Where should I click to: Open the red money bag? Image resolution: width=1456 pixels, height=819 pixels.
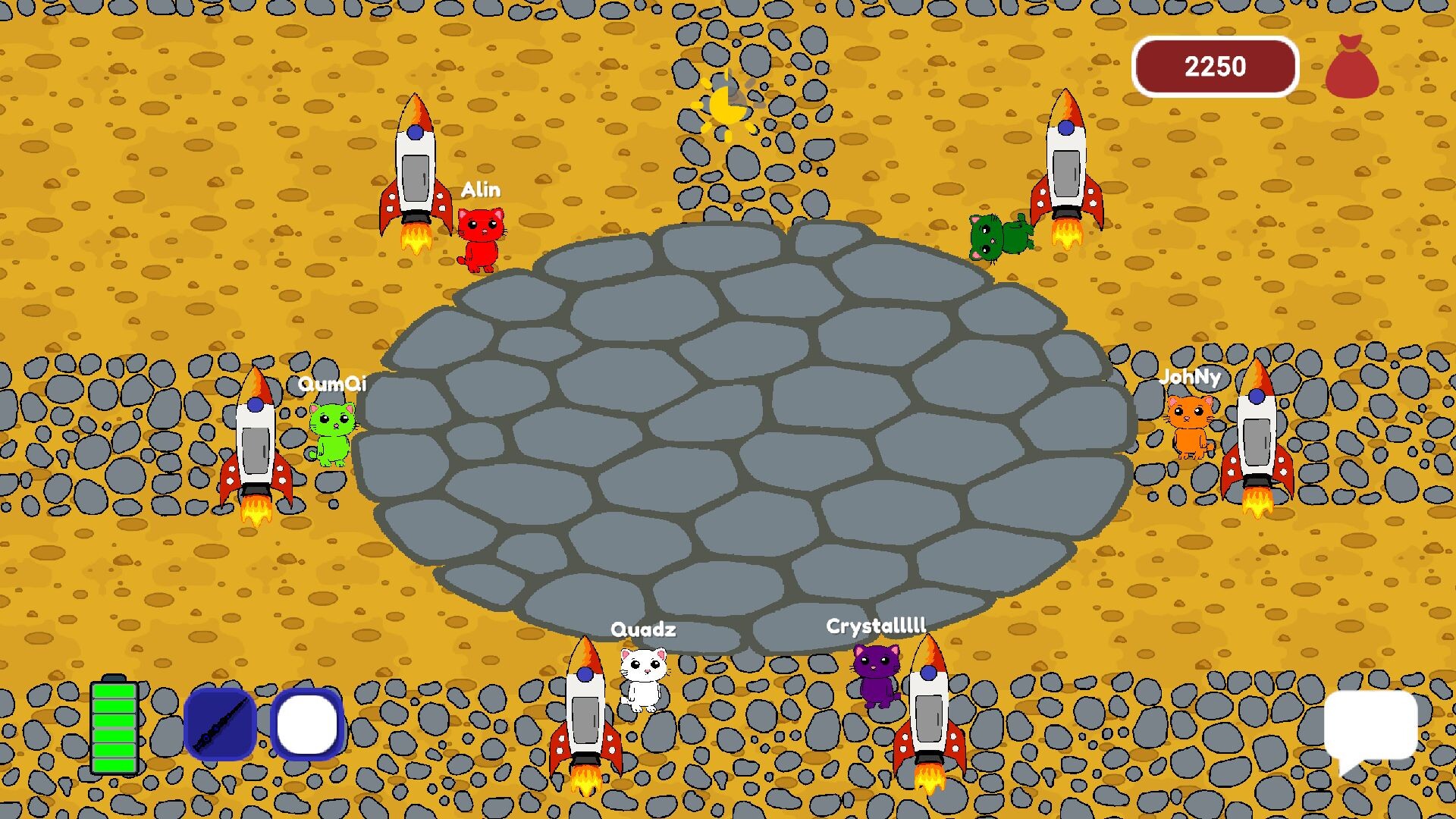coord(1351,68)
